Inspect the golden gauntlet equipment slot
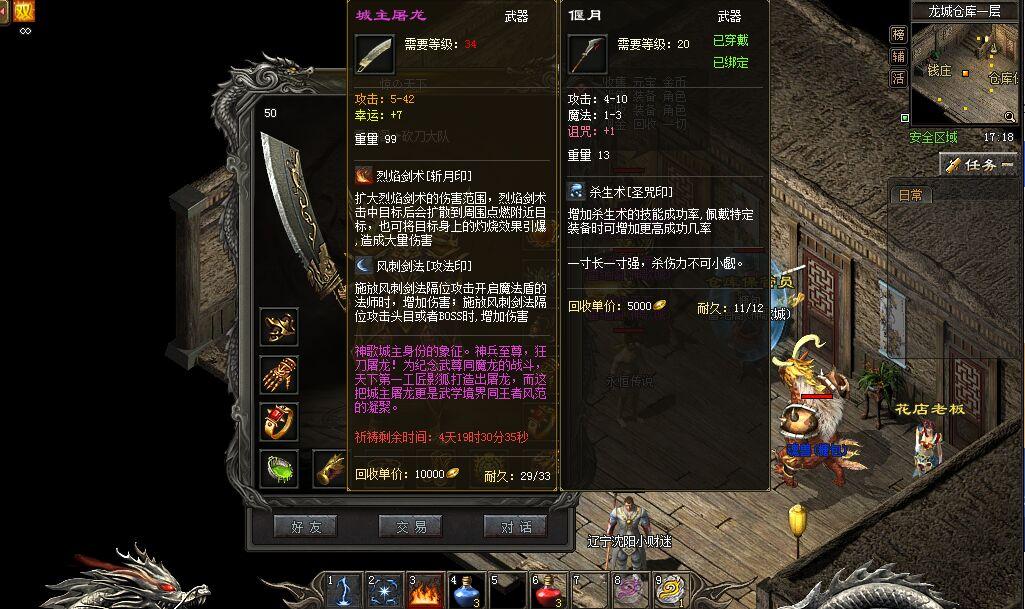Screen dimensions: 1025x609 [x=279, y=374]
